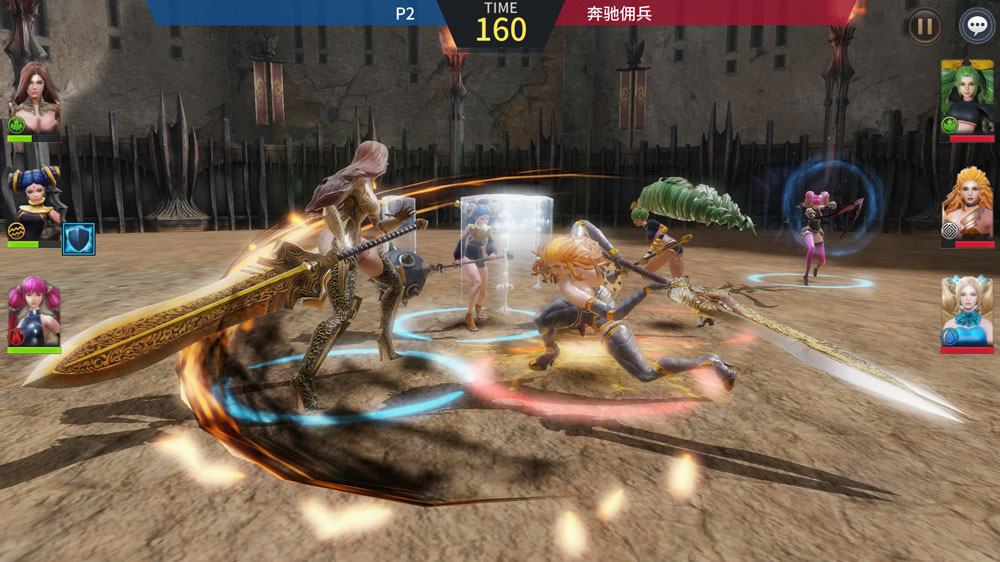Image resolution: width=1000 pixels, height=562 pixels.
Task: Select the pink-twintail ally portrait
Action: point(34,312)
